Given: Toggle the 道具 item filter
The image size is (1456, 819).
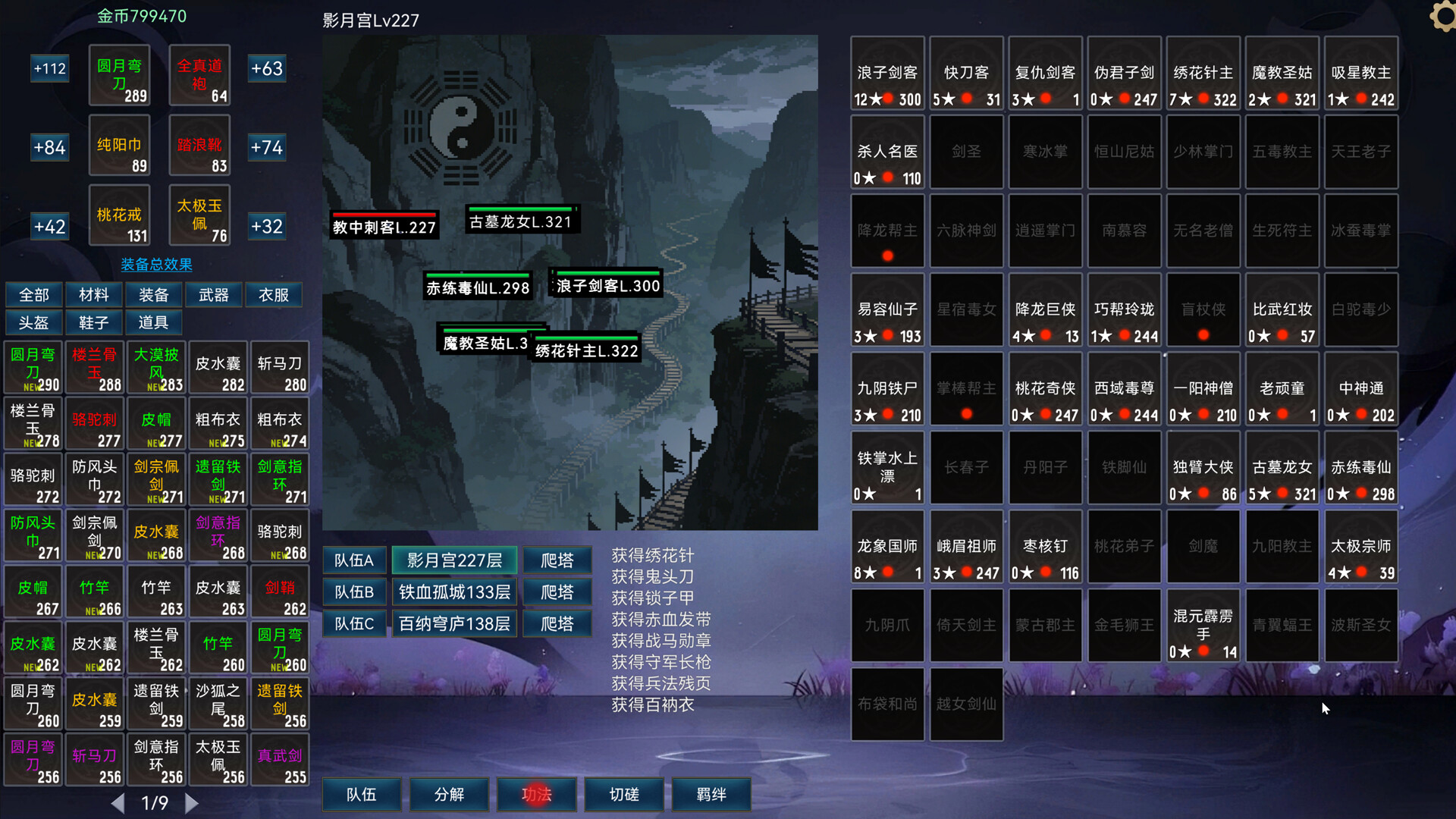Looking at the screenshot, I should pyautogui.click(x=154, y=322).
